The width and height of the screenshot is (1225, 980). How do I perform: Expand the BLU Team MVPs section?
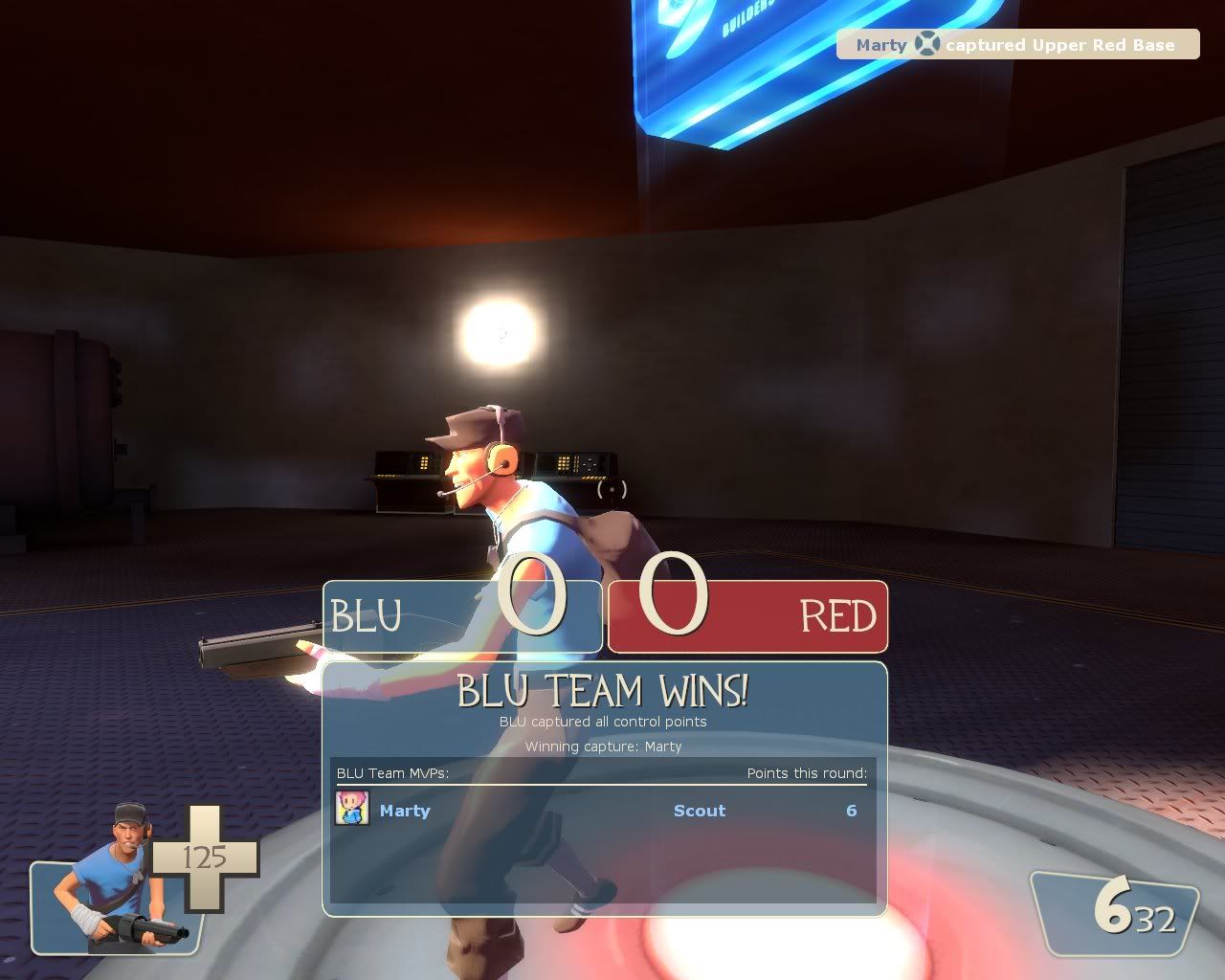392,775
